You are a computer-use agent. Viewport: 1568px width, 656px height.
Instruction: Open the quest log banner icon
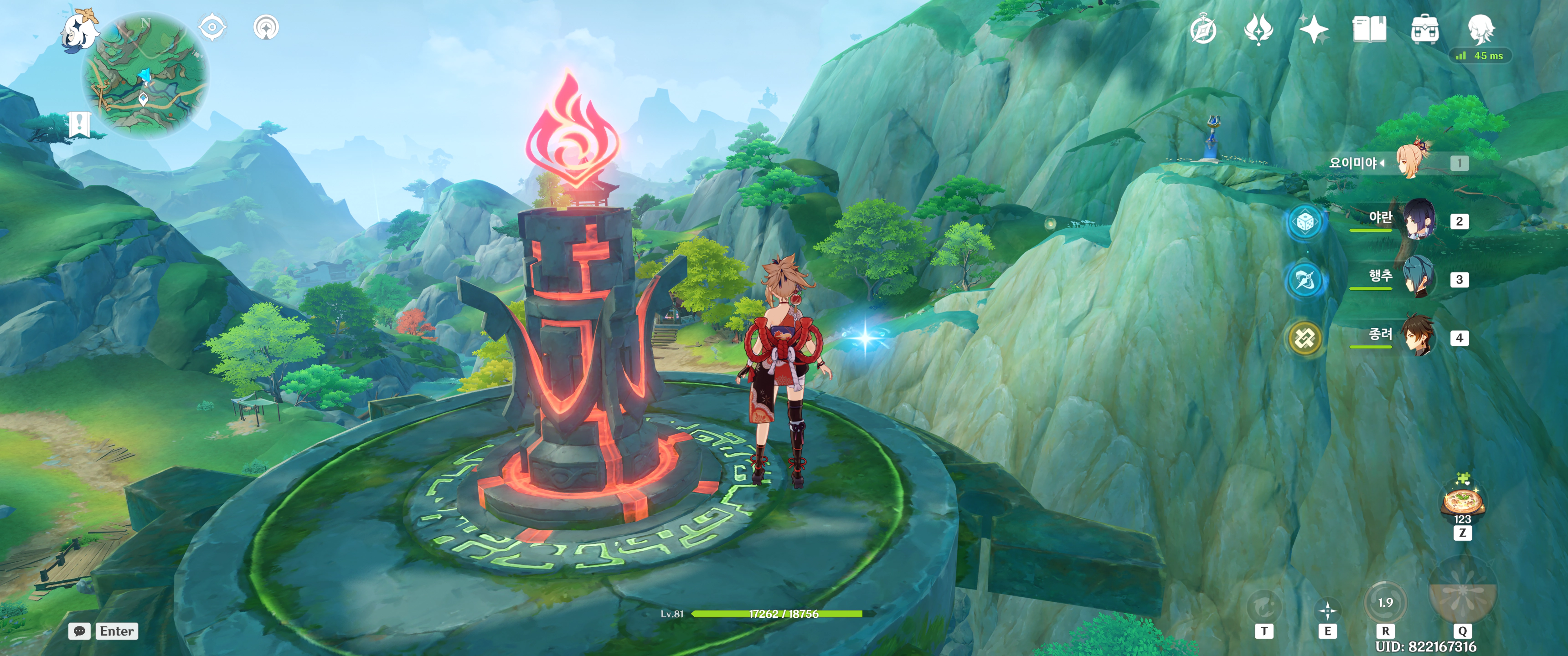coord(79,124)
